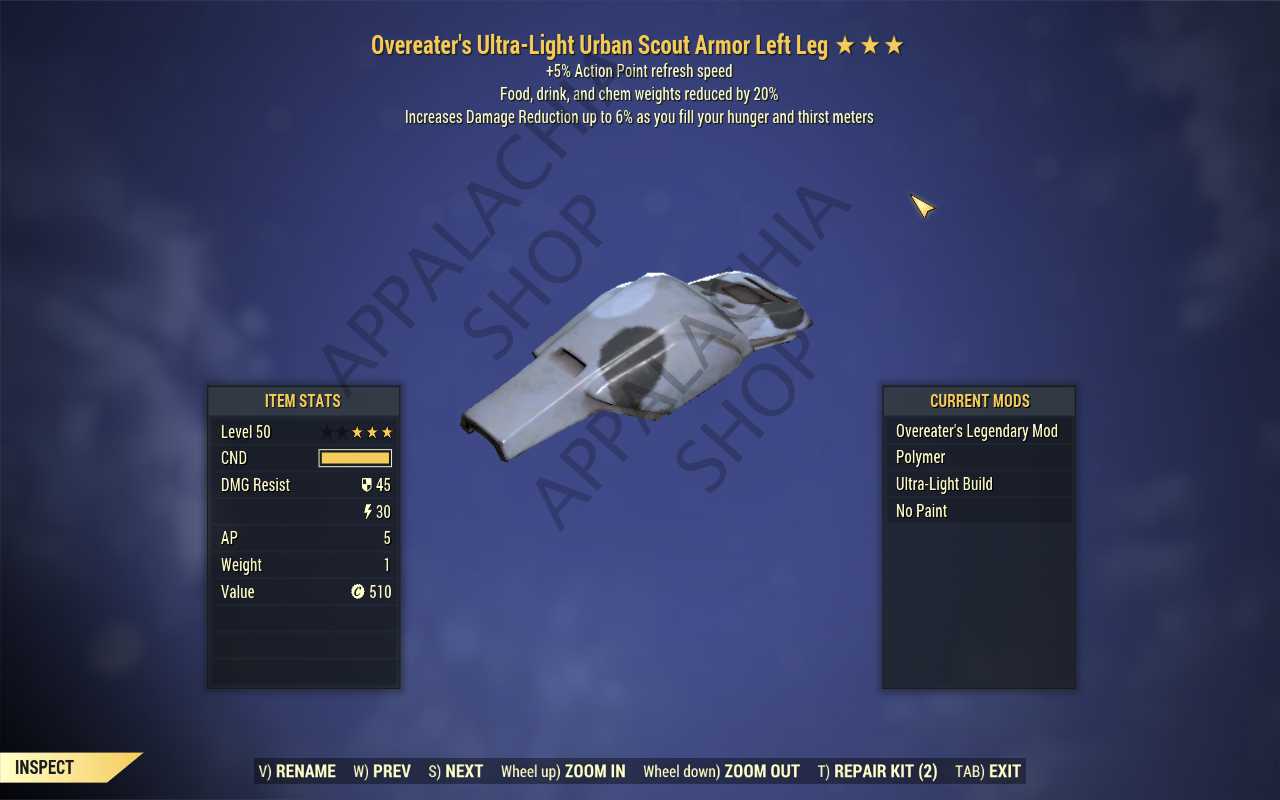Select the Ultra-Light Build mod
Image resolution: width=1280 pixels, height=800 pixels.
coord(977,484)
